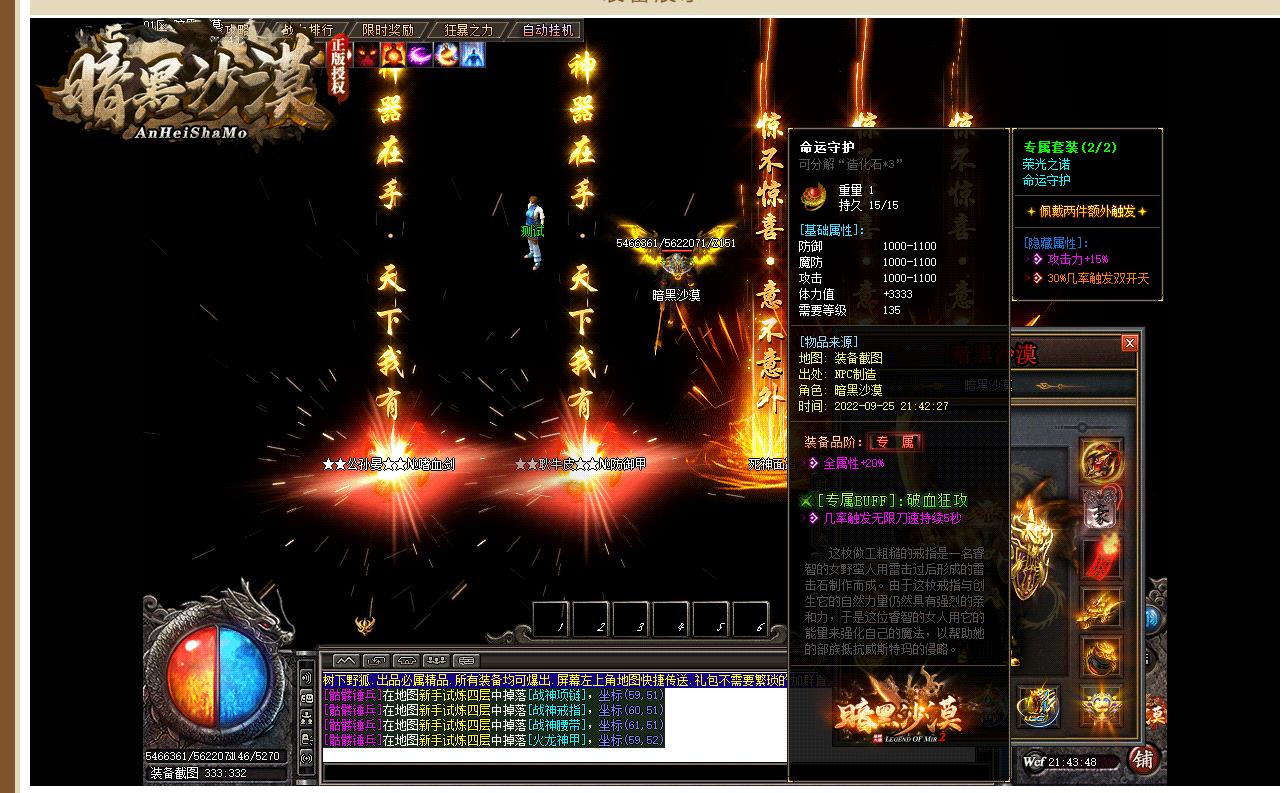This screenshot has height=793, width=1282.
Task: Select the blue warrior skill icon in skill bar
Action: pyautogui.click(x=472, y=55)
